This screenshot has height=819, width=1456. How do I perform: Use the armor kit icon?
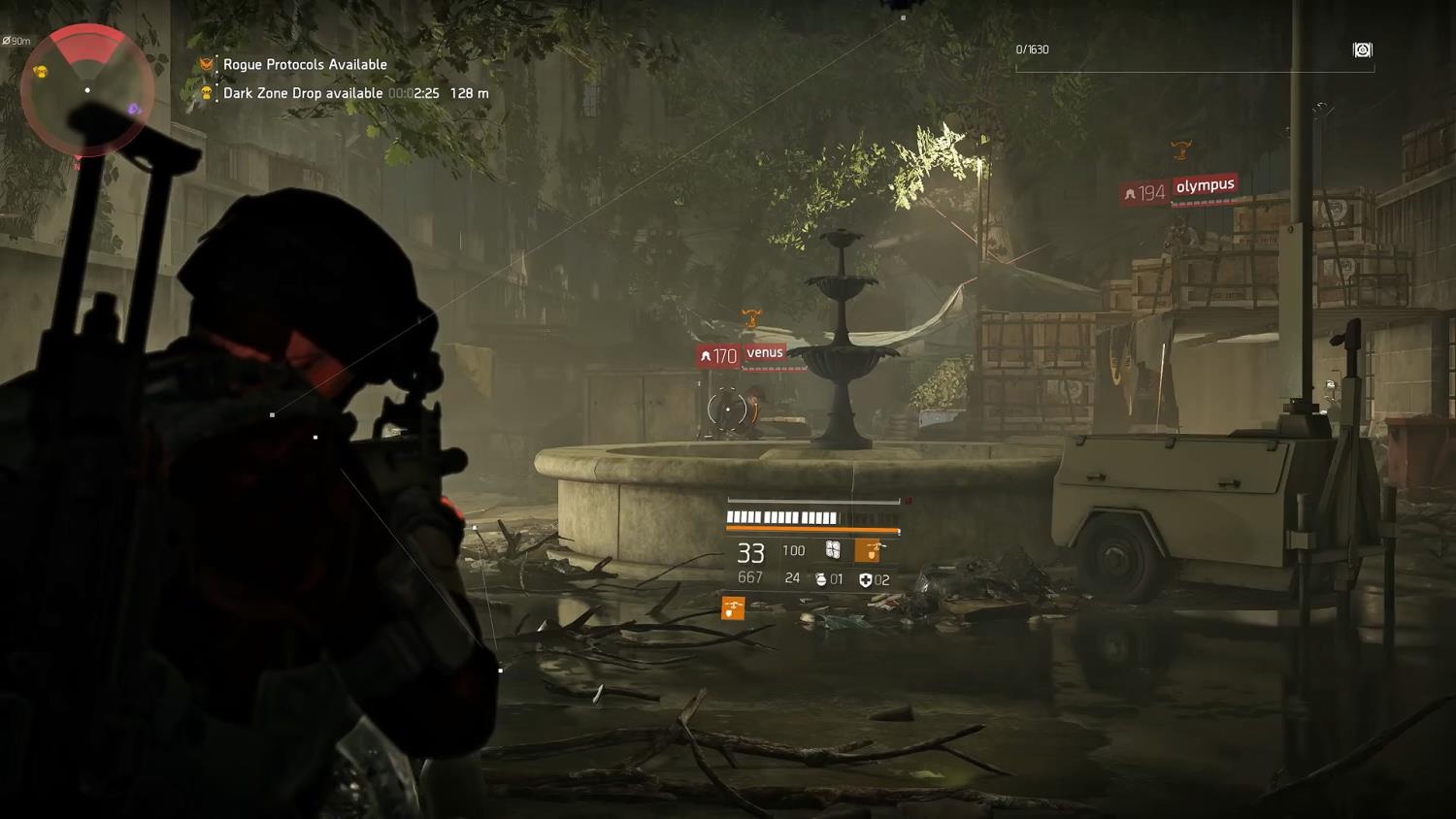pos(865,580)
